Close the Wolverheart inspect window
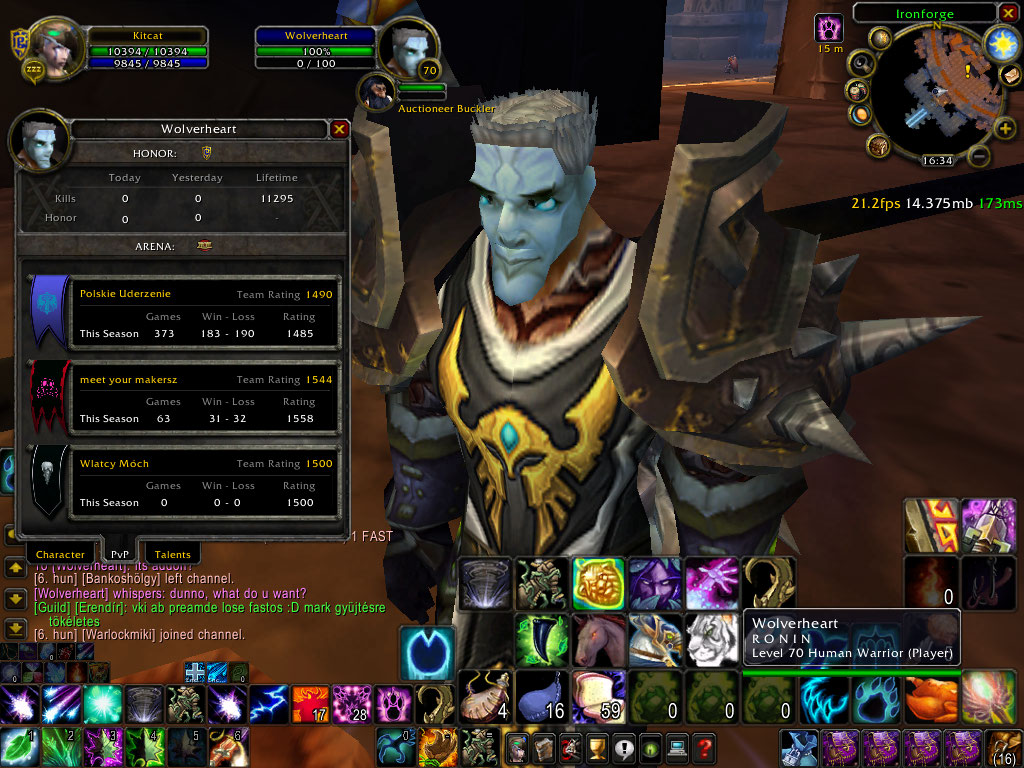The height and width of the screenshot is (768, 1024). (339, 129)
